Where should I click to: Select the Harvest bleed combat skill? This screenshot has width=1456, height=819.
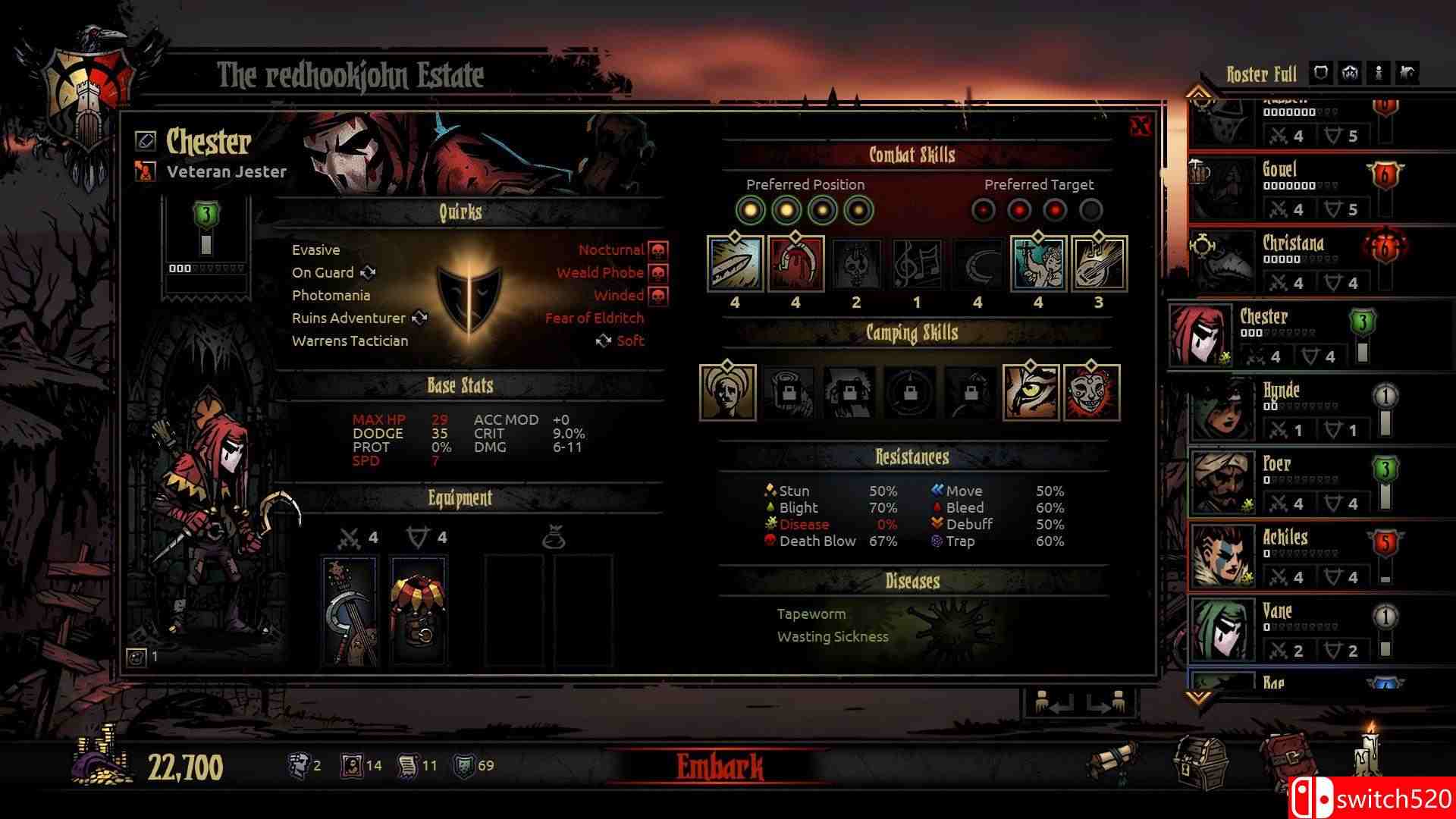click(x=795, y=265)
